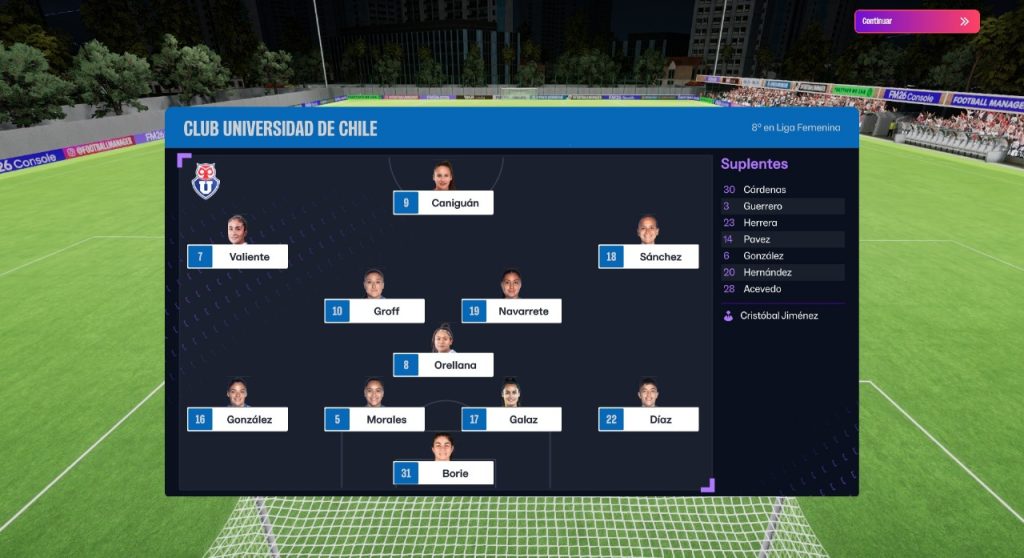Click the Universidad de Chile club badge
1024x558 pixels.
(206, 181)
